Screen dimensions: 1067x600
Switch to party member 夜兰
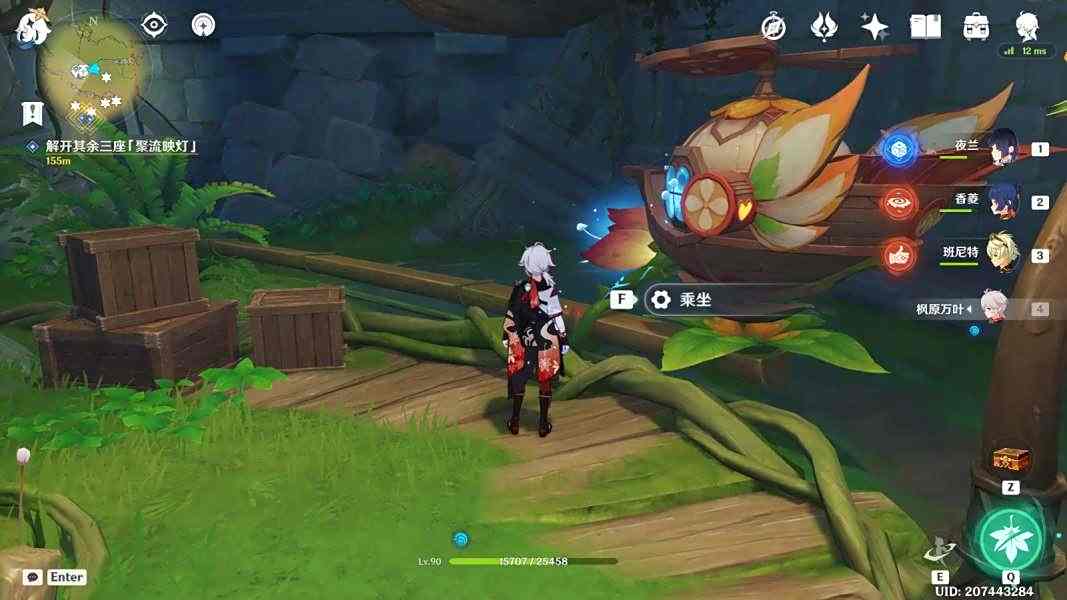click(x=1002, y=147)
